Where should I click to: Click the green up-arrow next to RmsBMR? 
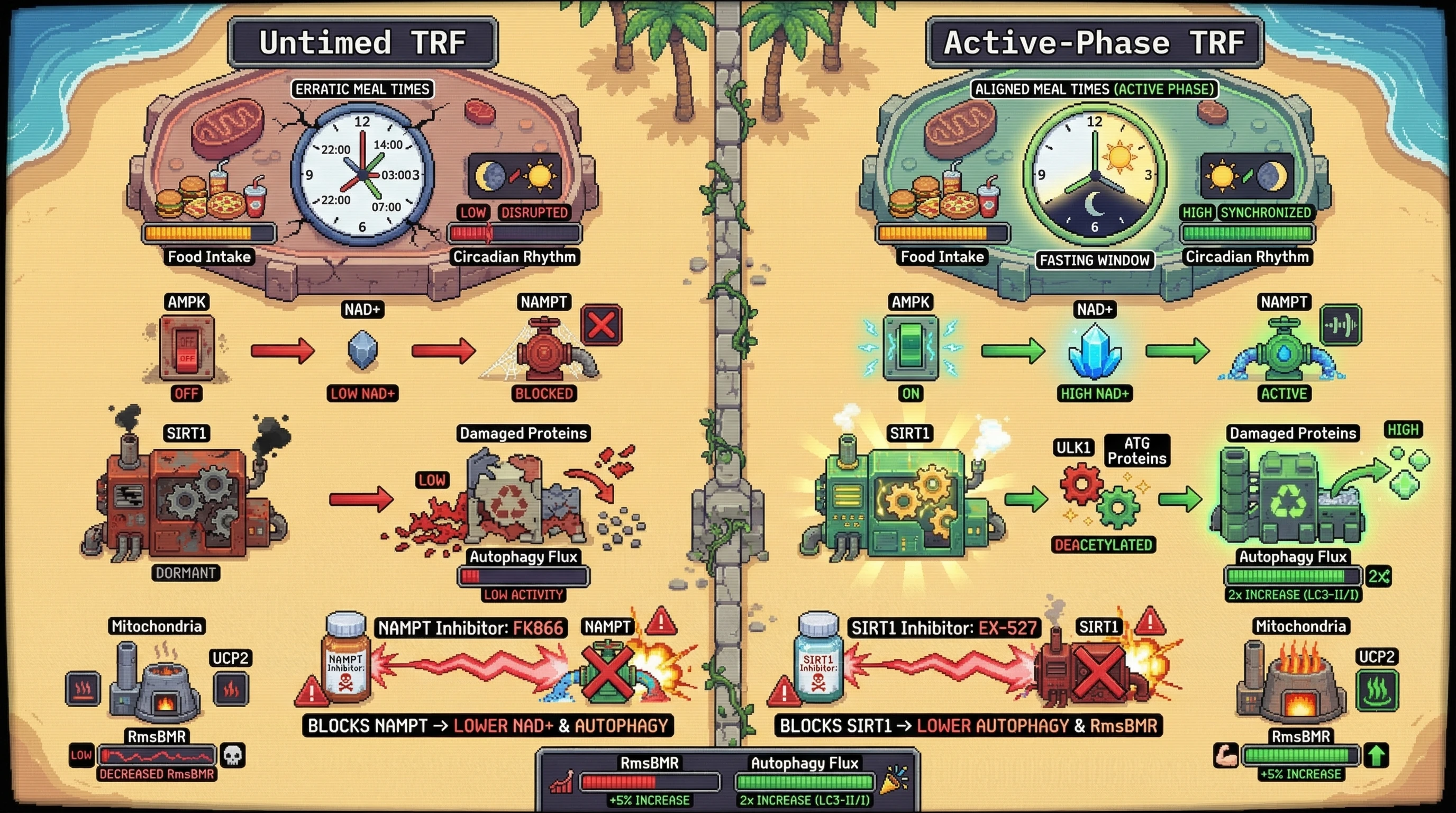[x=1376, y=755]
